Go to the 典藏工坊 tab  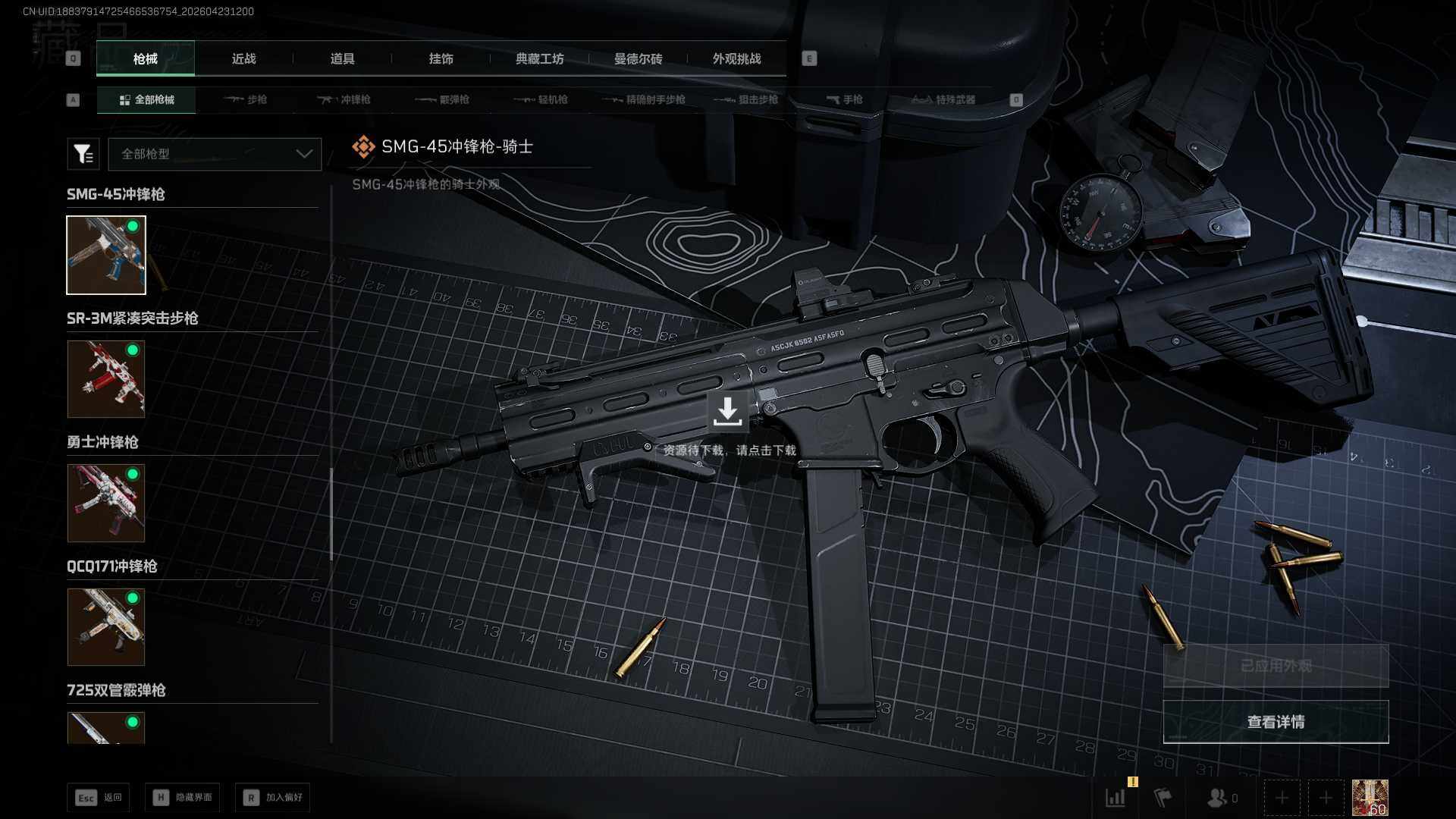point(539,59)
